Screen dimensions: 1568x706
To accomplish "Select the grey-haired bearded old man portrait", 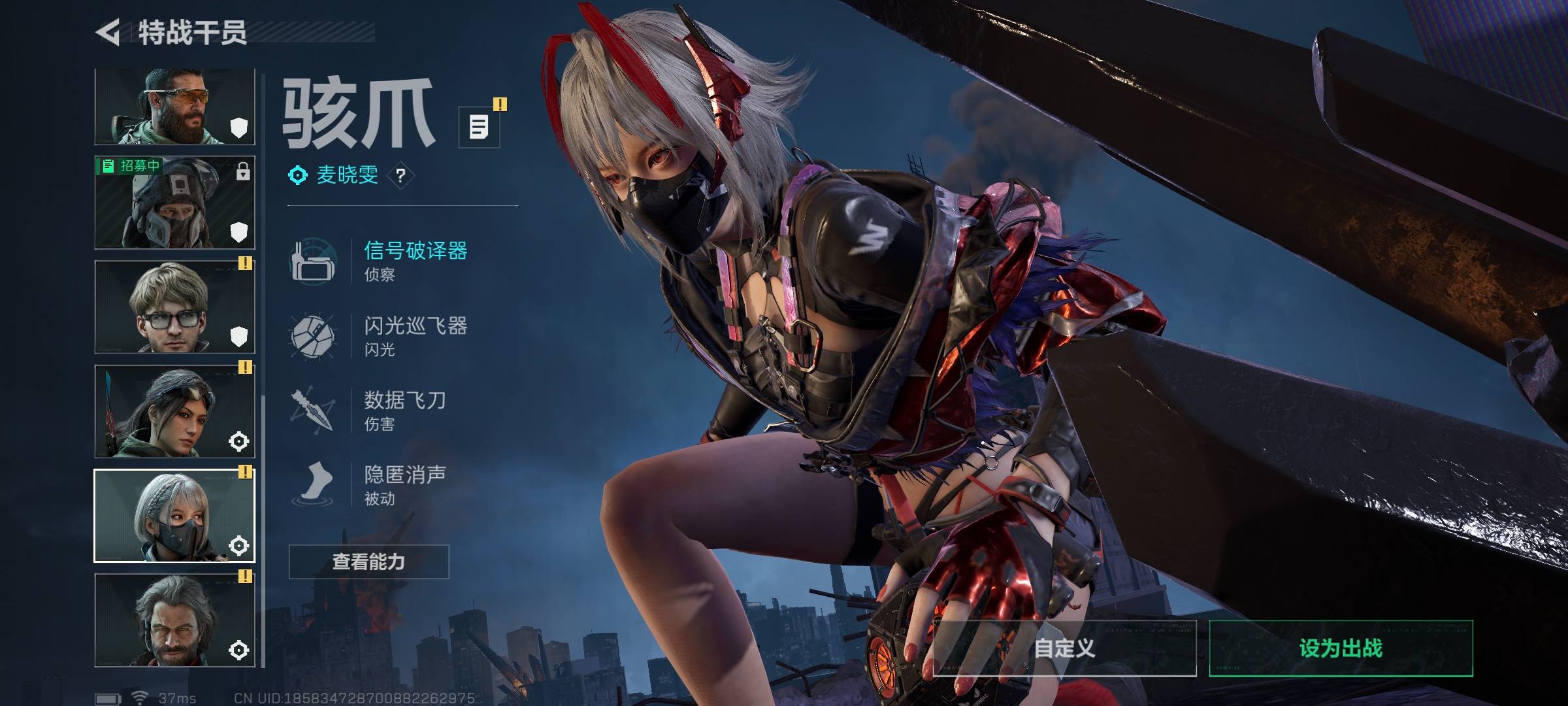I will coord(174,620).
